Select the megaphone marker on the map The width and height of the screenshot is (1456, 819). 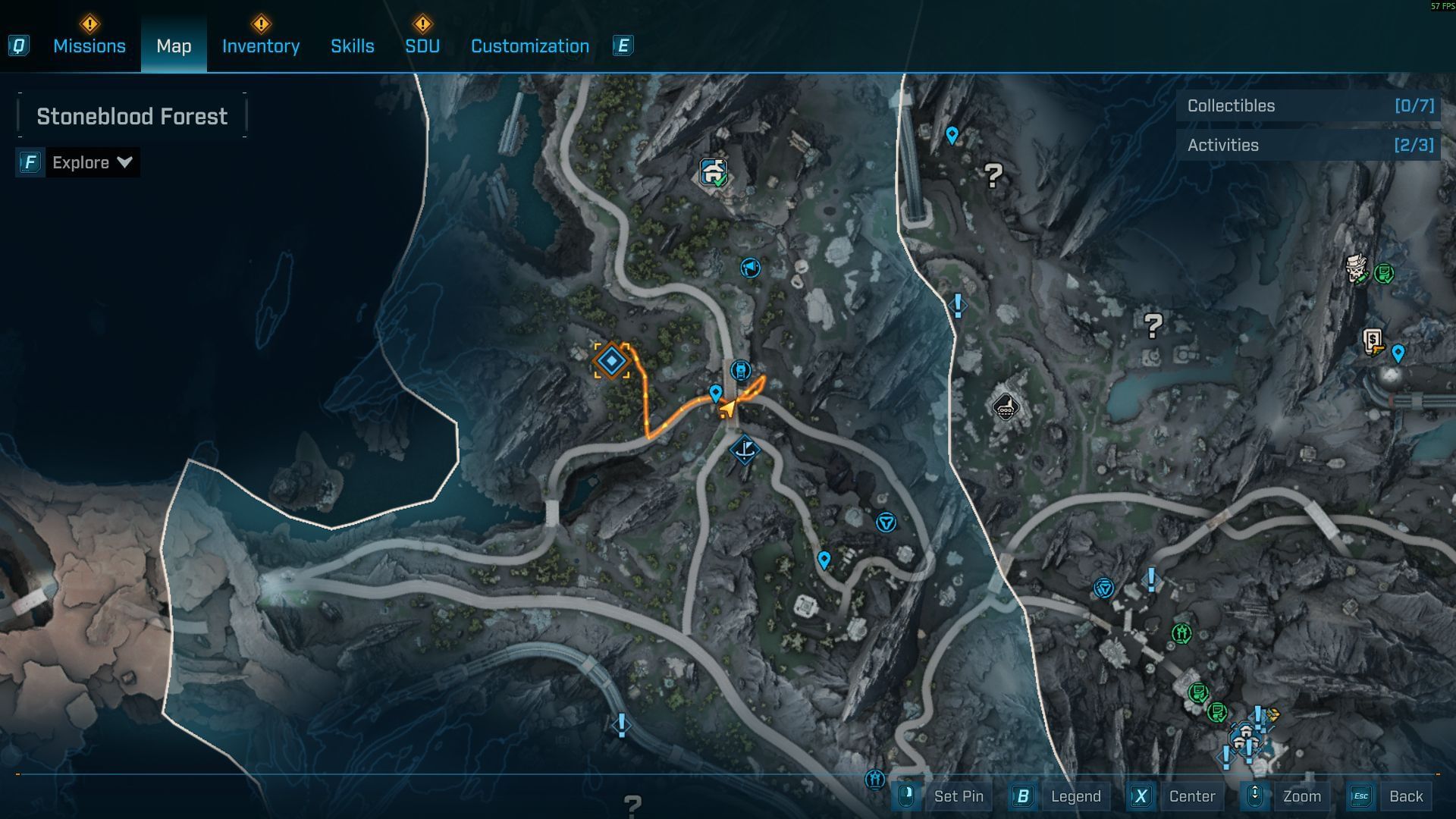point(750,268)
